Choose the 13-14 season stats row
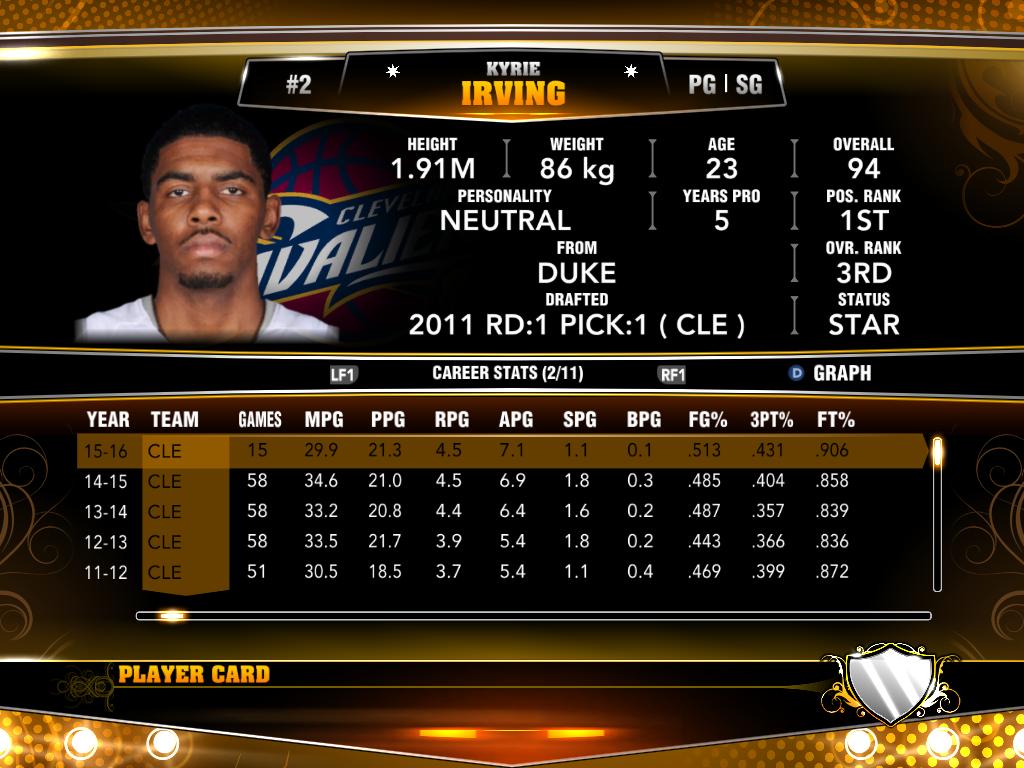 click(x=500, y=511)
